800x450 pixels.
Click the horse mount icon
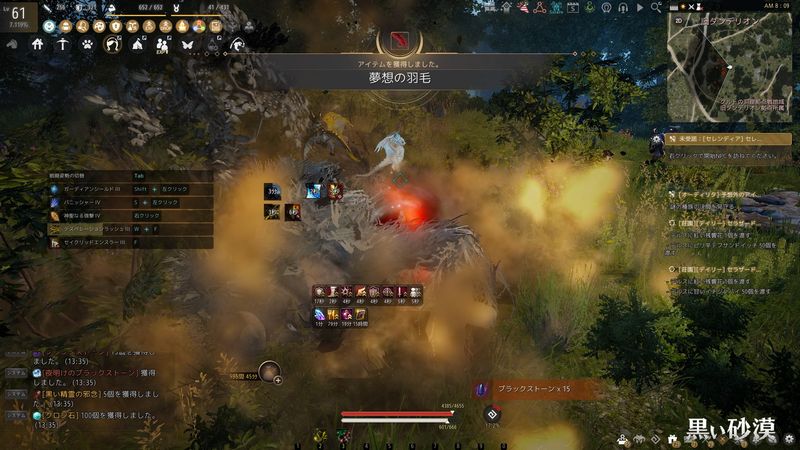point(112,45)
